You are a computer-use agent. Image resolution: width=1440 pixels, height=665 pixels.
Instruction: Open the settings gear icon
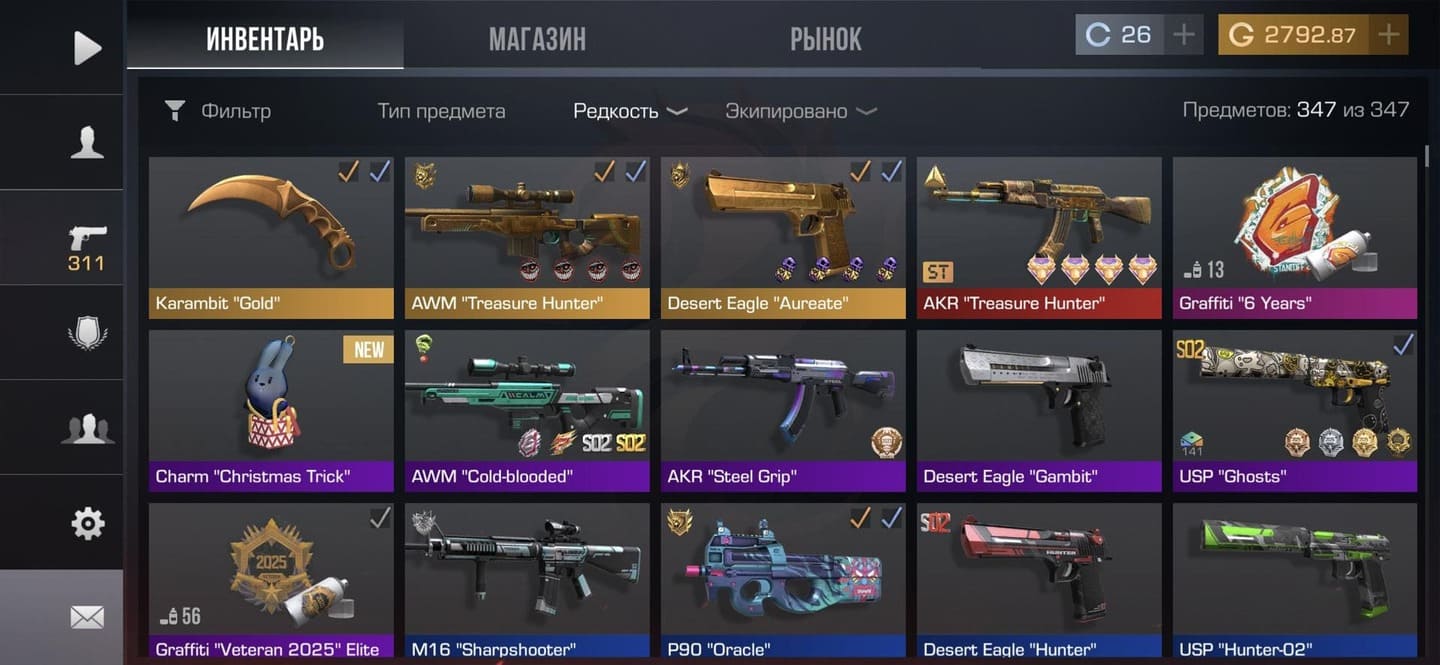coord(87,522)
